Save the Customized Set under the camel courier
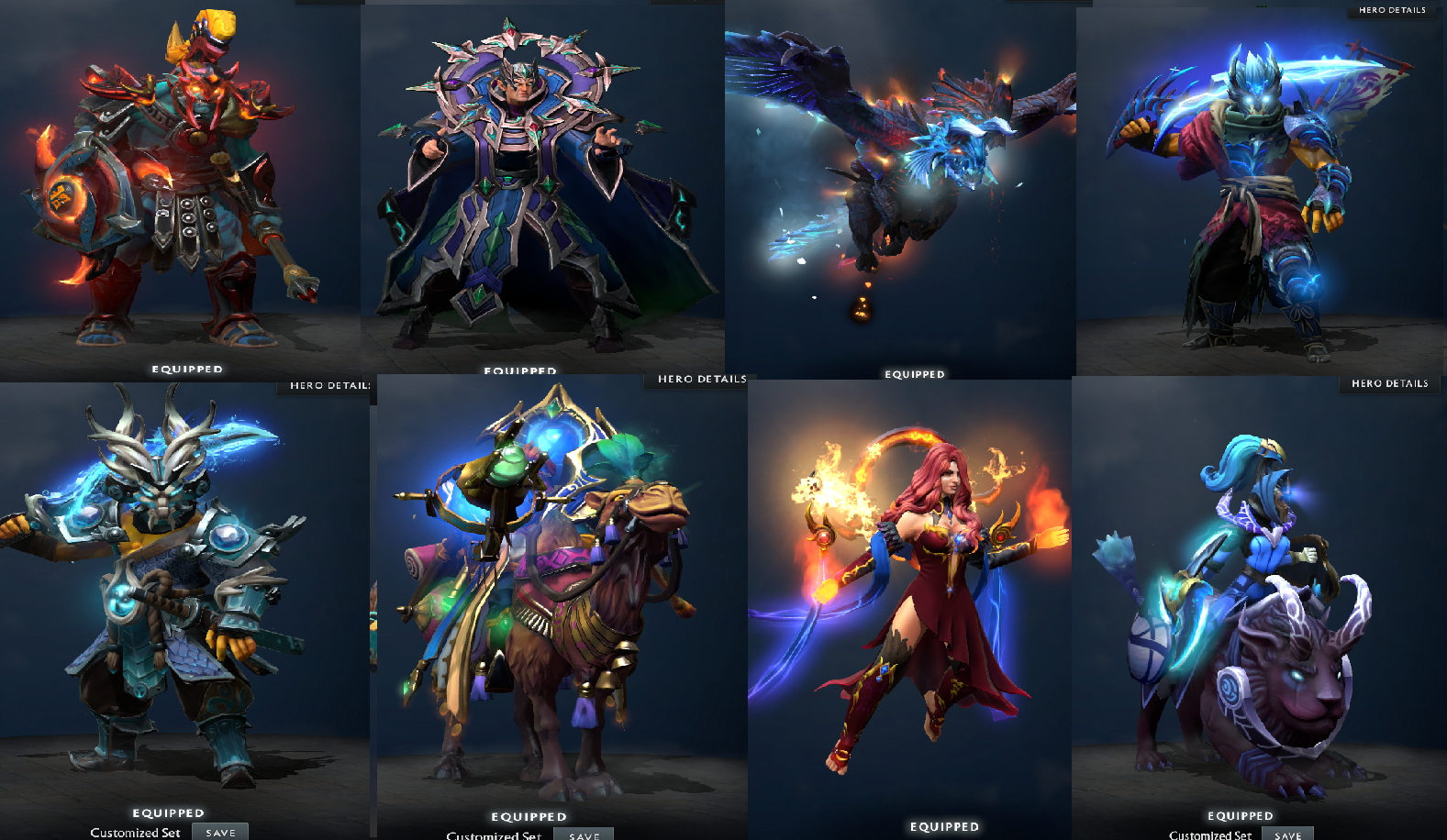The width and height of the screenshot is (1447, 840). (584, 834)
